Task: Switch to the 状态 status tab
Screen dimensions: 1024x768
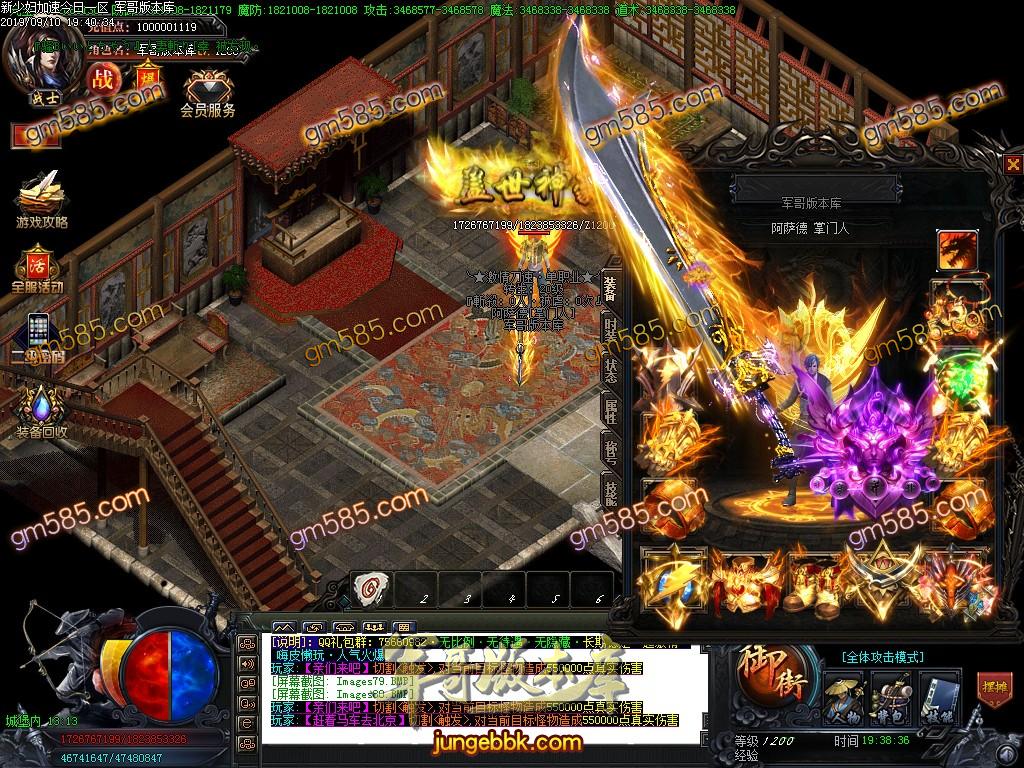Action: point(610,367)
